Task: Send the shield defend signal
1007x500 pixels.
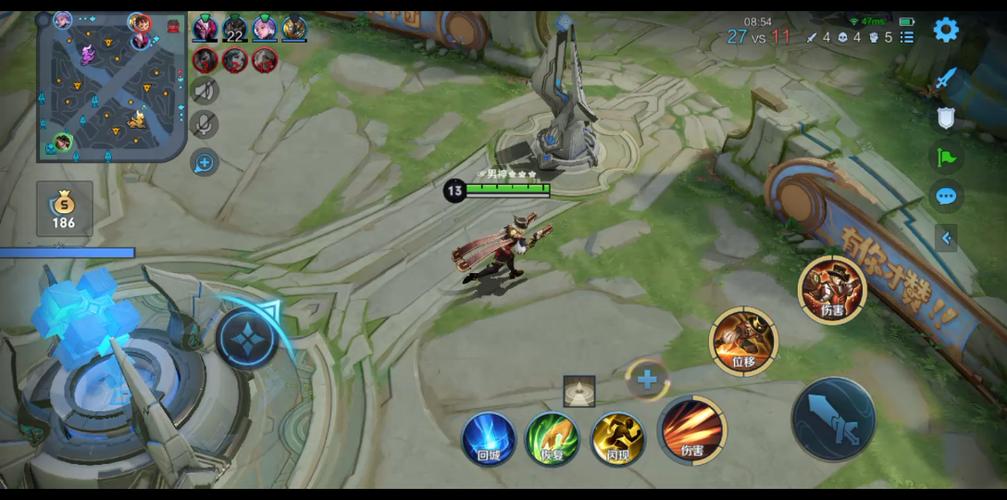Action: tap(945, 118)
